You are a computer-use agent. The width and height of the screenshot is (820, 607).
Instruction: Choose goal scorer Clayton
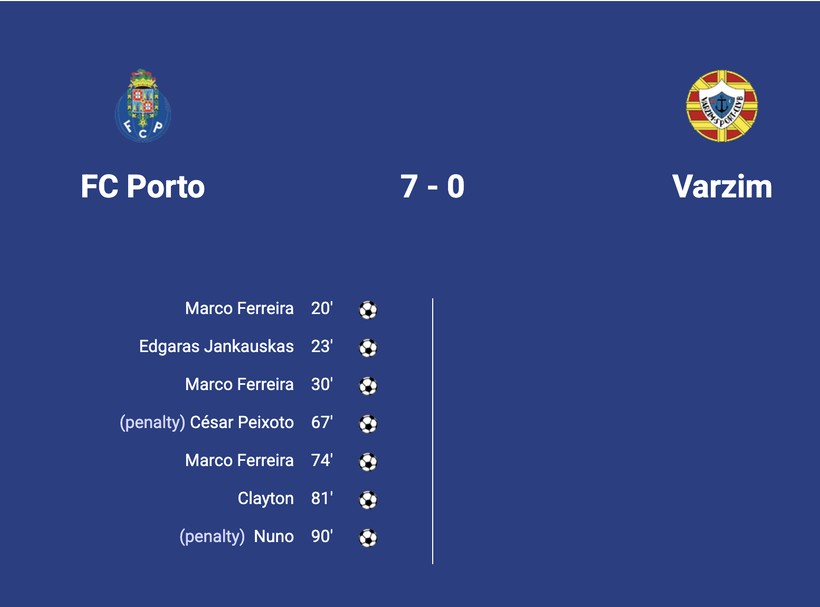266,499
